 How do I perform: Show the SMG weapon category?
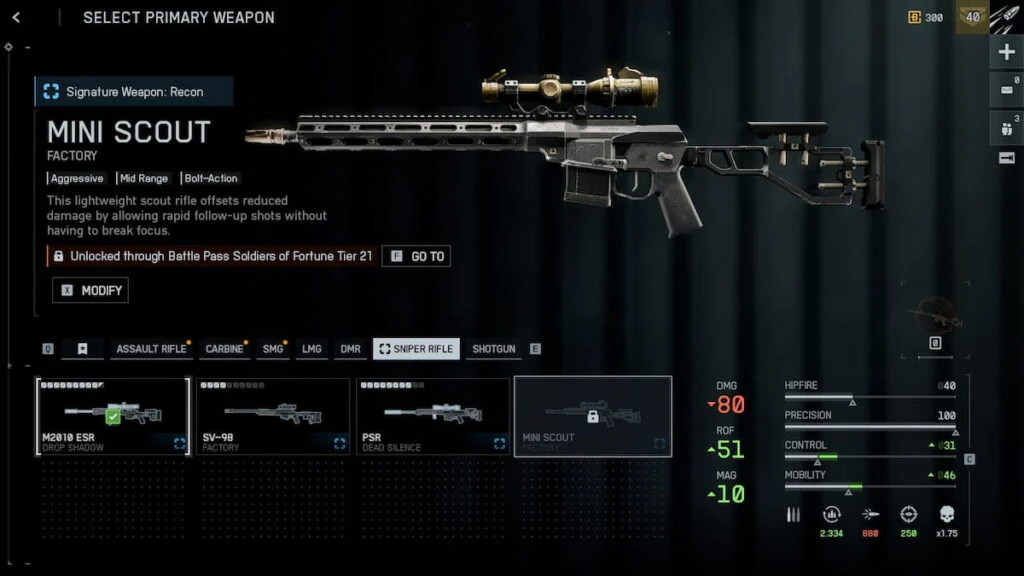coord(273,349)
